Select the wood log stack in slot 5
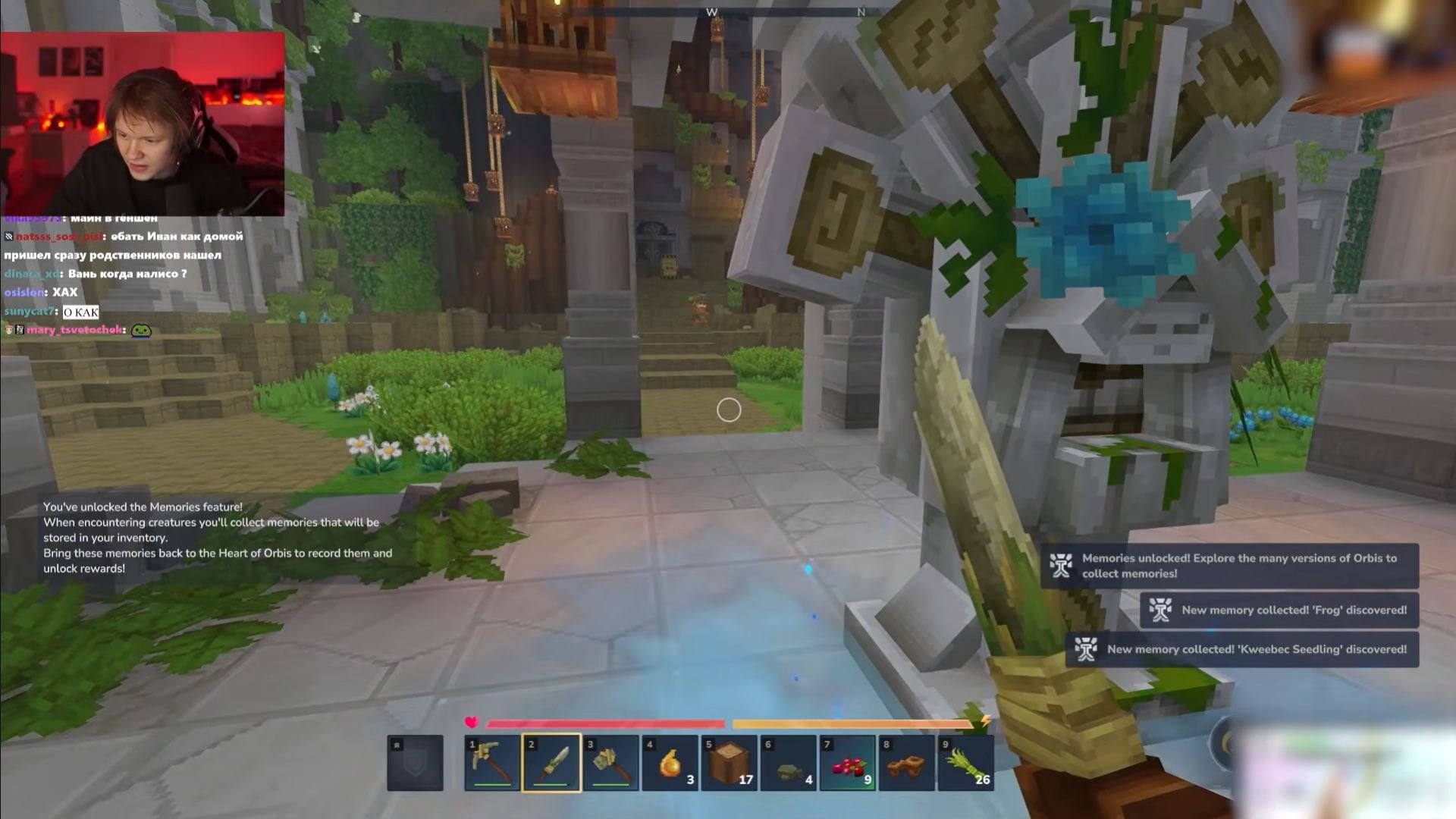 click(x=729, y=762)
